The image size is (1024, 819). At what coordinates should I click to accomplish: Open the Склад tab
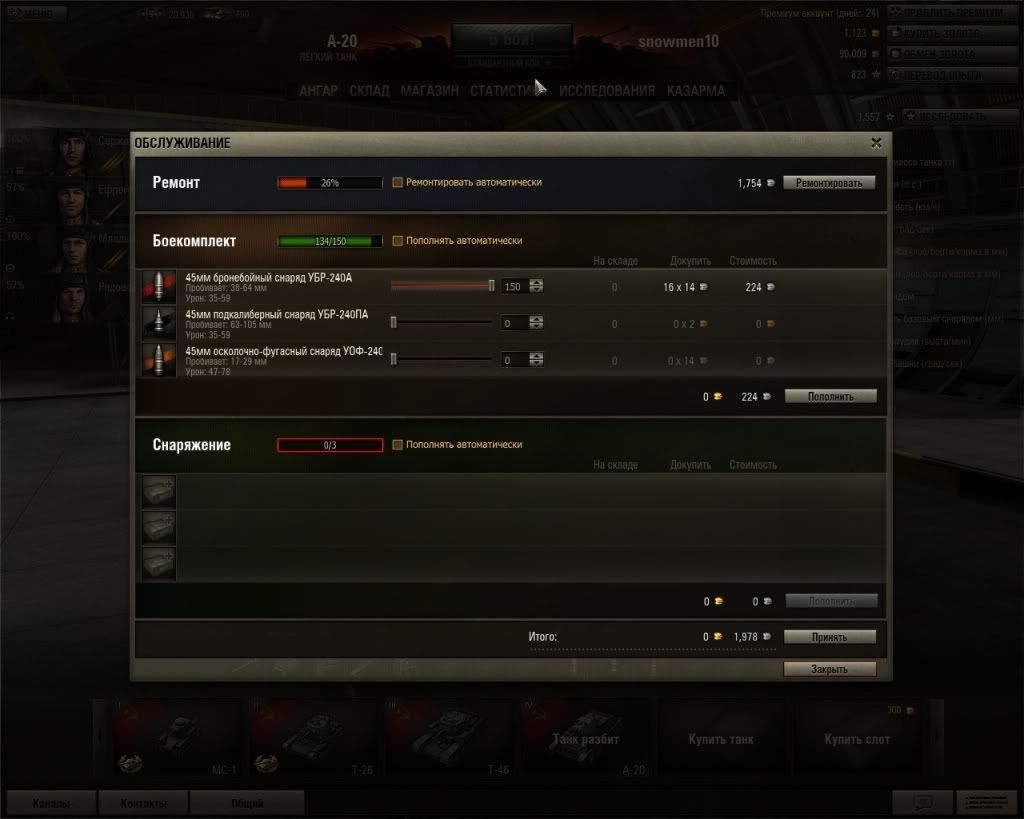369,91
